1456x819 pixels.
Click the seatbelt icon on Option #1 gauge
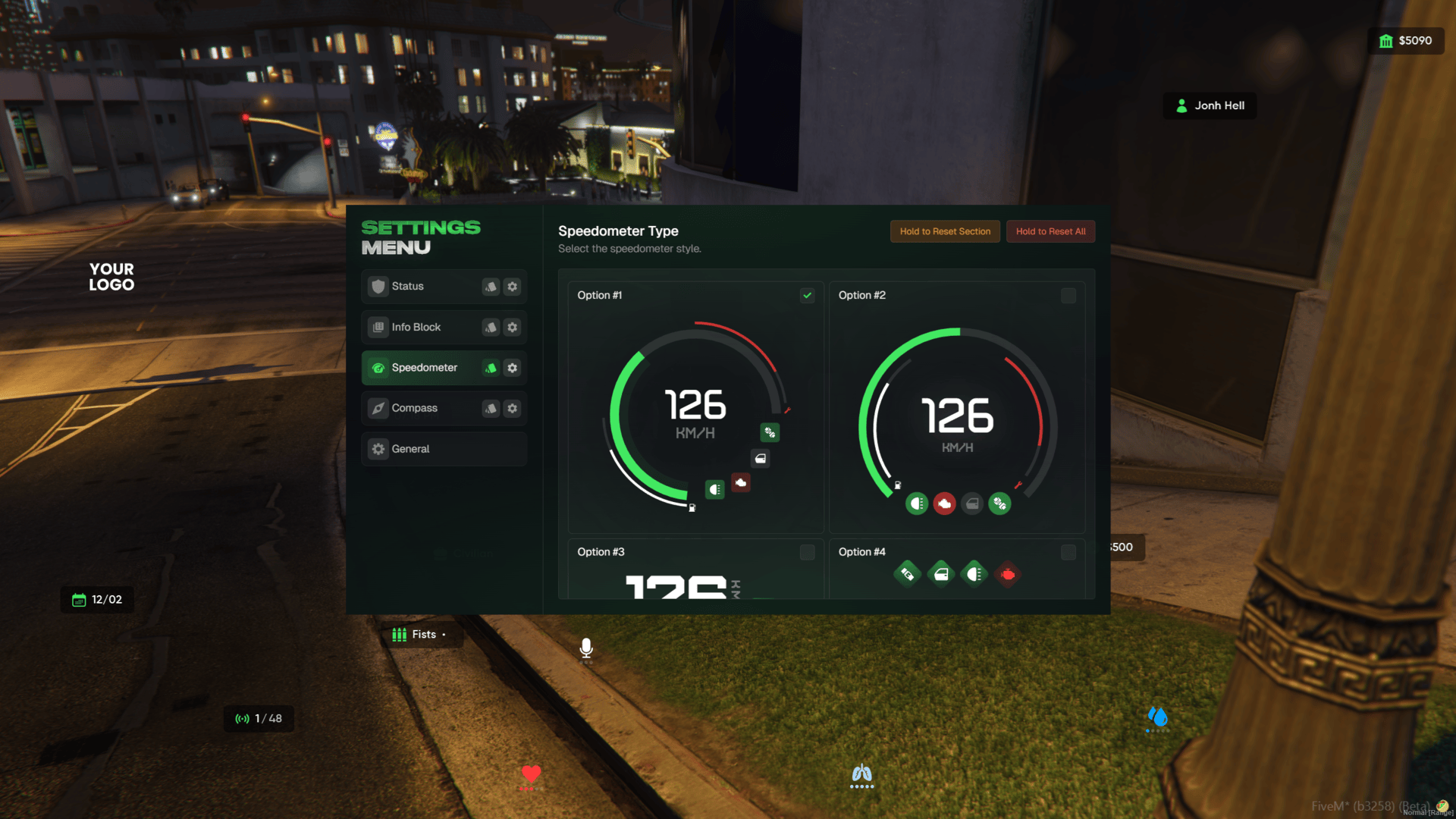(x=770, y=432)
